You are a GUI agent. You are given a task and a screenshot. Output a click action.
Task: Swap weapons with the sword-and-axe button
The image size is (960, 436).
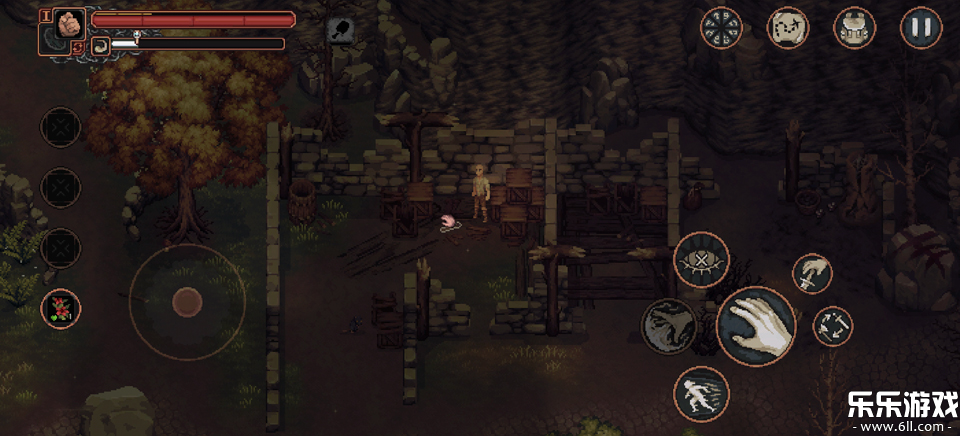point(832,326)
